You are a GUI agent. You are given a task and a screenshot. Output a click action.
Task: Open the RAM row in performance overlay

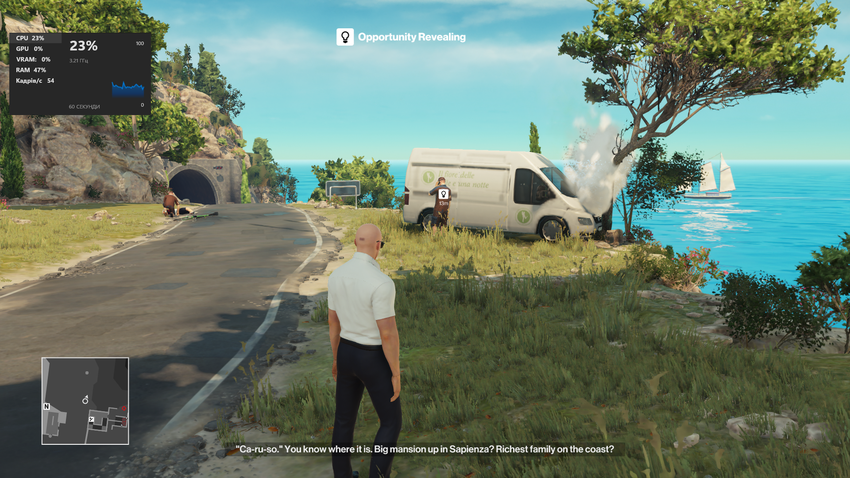pyautogui.click(x=31, y=70)
